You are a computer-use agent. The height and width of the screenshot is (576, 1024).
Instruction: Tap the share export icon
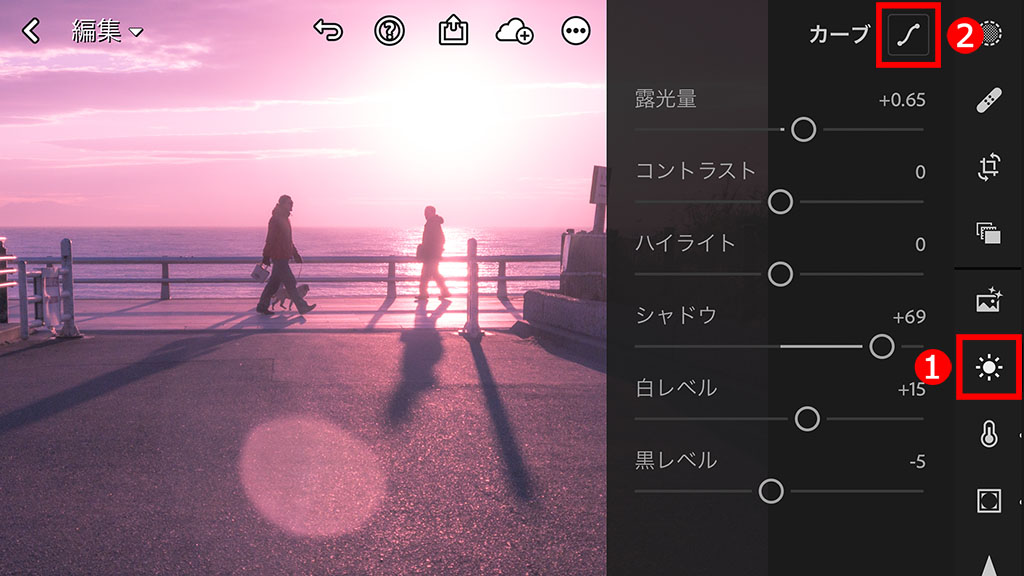click(453, 31)
